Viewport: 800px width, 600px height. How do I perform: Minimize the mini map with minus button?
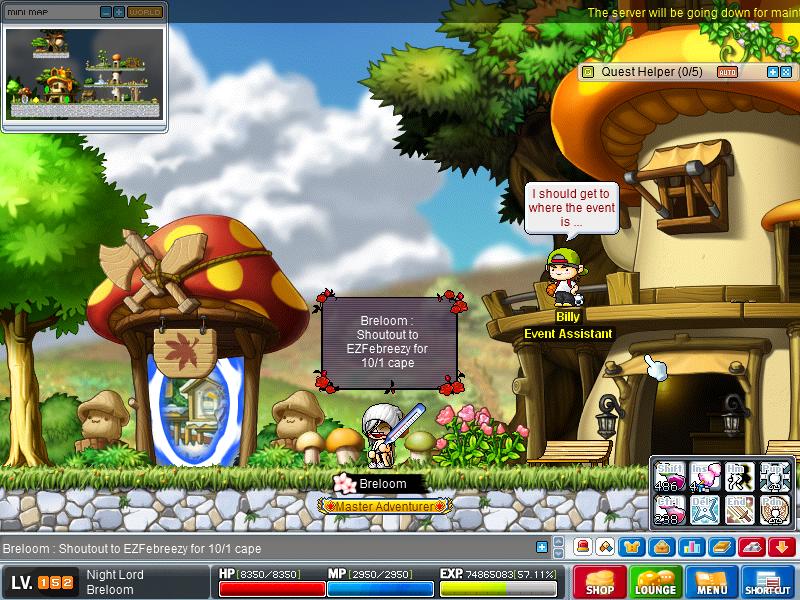tap(107, 12)
